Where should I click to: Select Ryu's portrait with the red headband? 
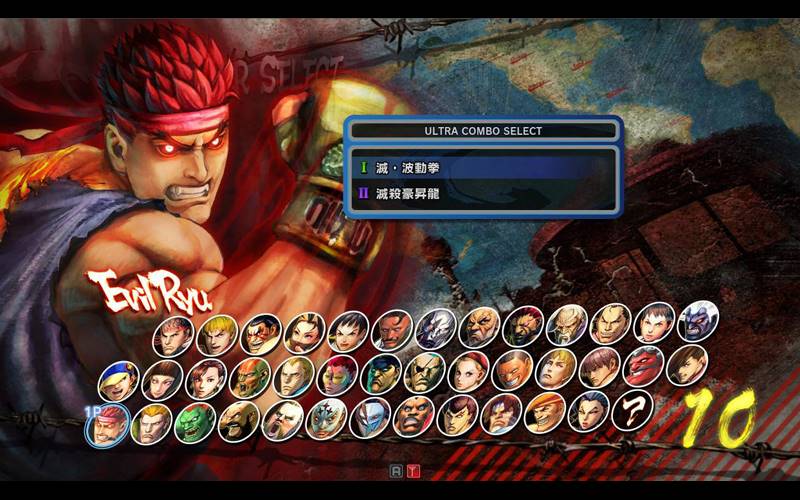[173, 337]
